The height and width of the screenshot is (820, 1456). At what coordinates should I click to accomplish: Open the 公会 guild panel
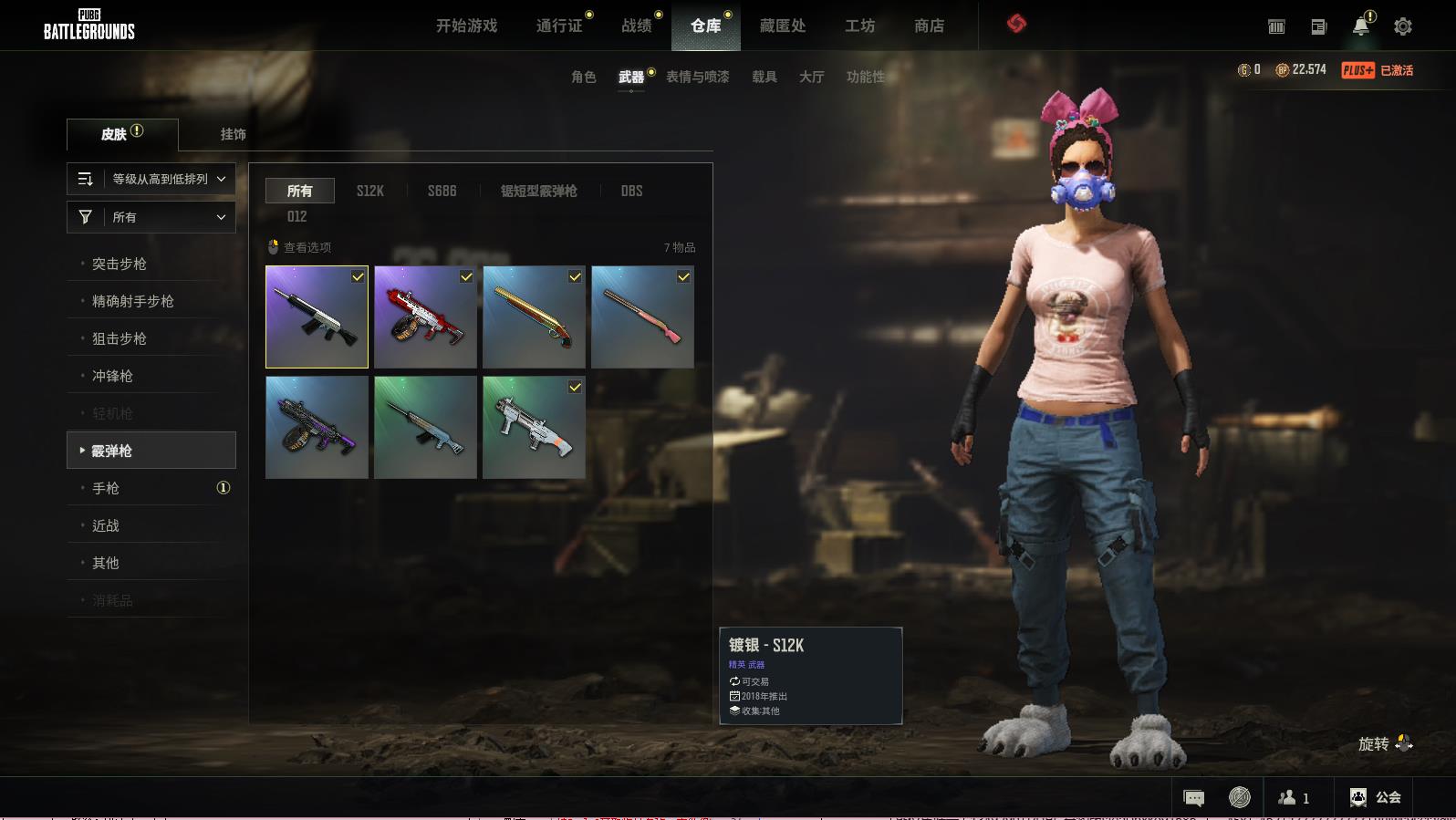pyautogui.click(x=1375, y=797)
